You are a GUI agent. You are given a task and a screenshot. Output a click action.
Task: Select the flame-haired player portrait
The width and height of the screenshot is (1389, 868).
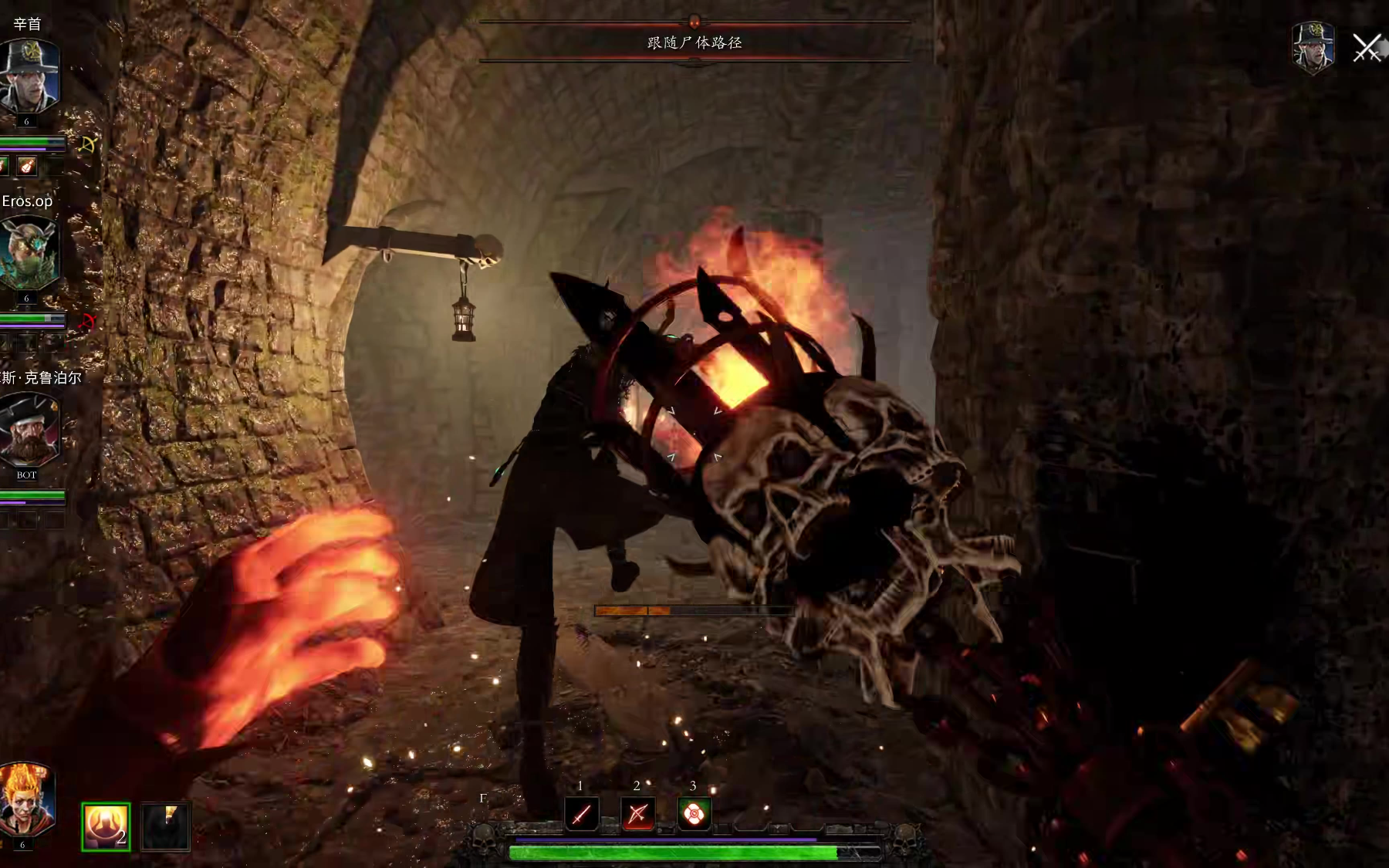tap(26, 800)
